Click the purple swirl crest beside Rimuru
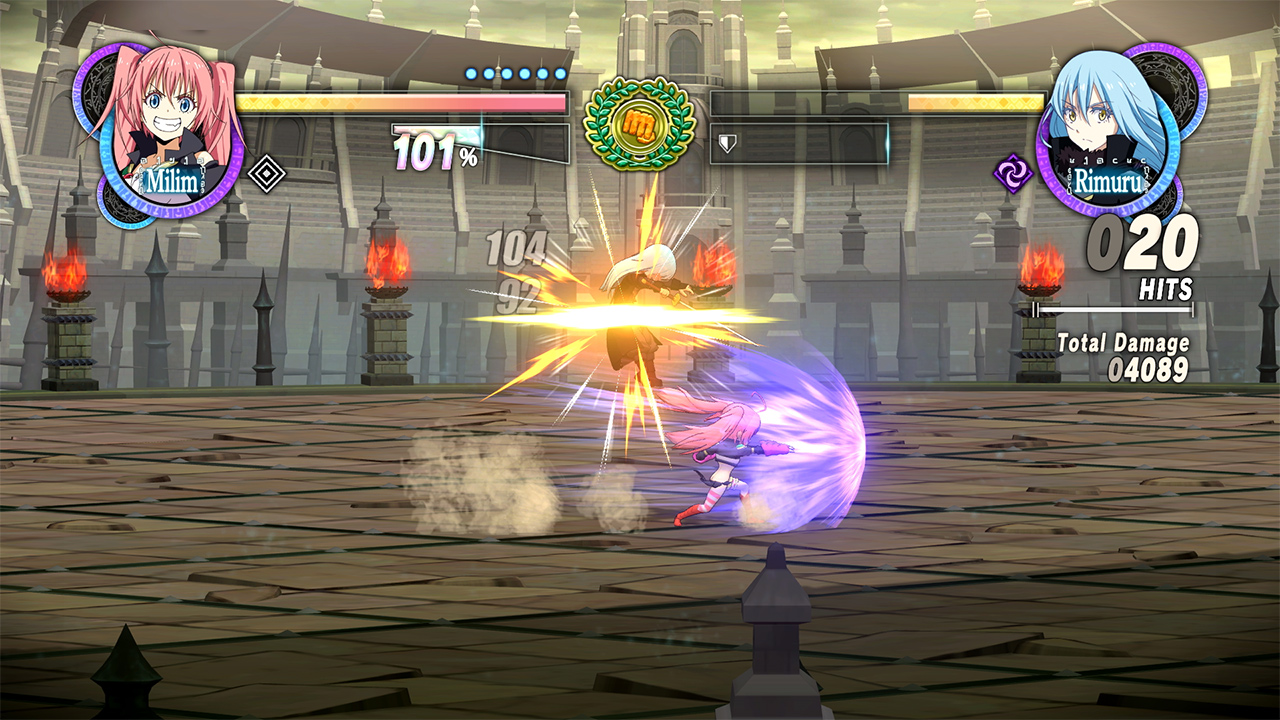Screen dimensions: 1280x720 point(1013,173)
